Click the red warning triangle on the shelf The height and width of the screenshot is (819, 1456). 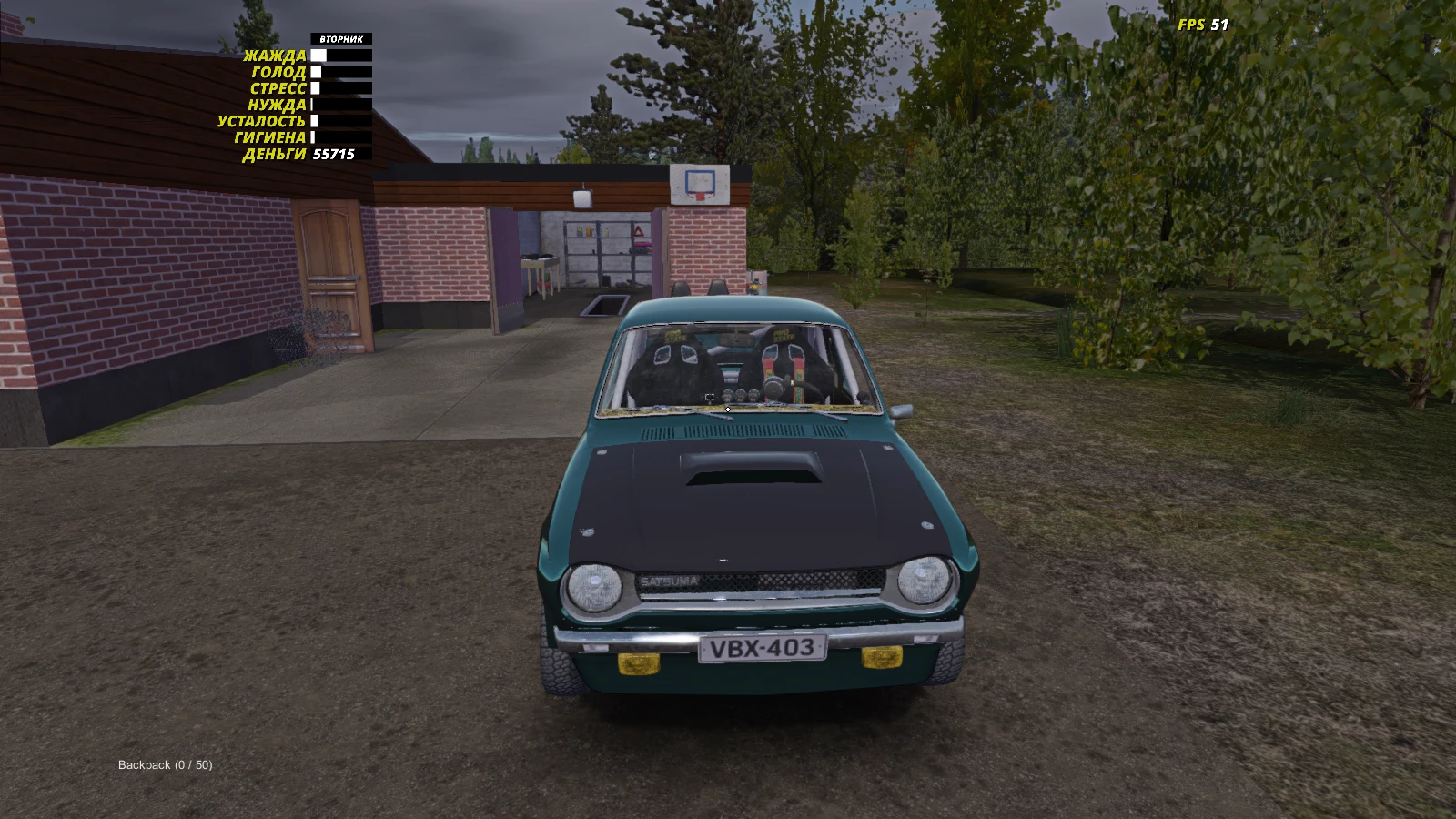640,234
